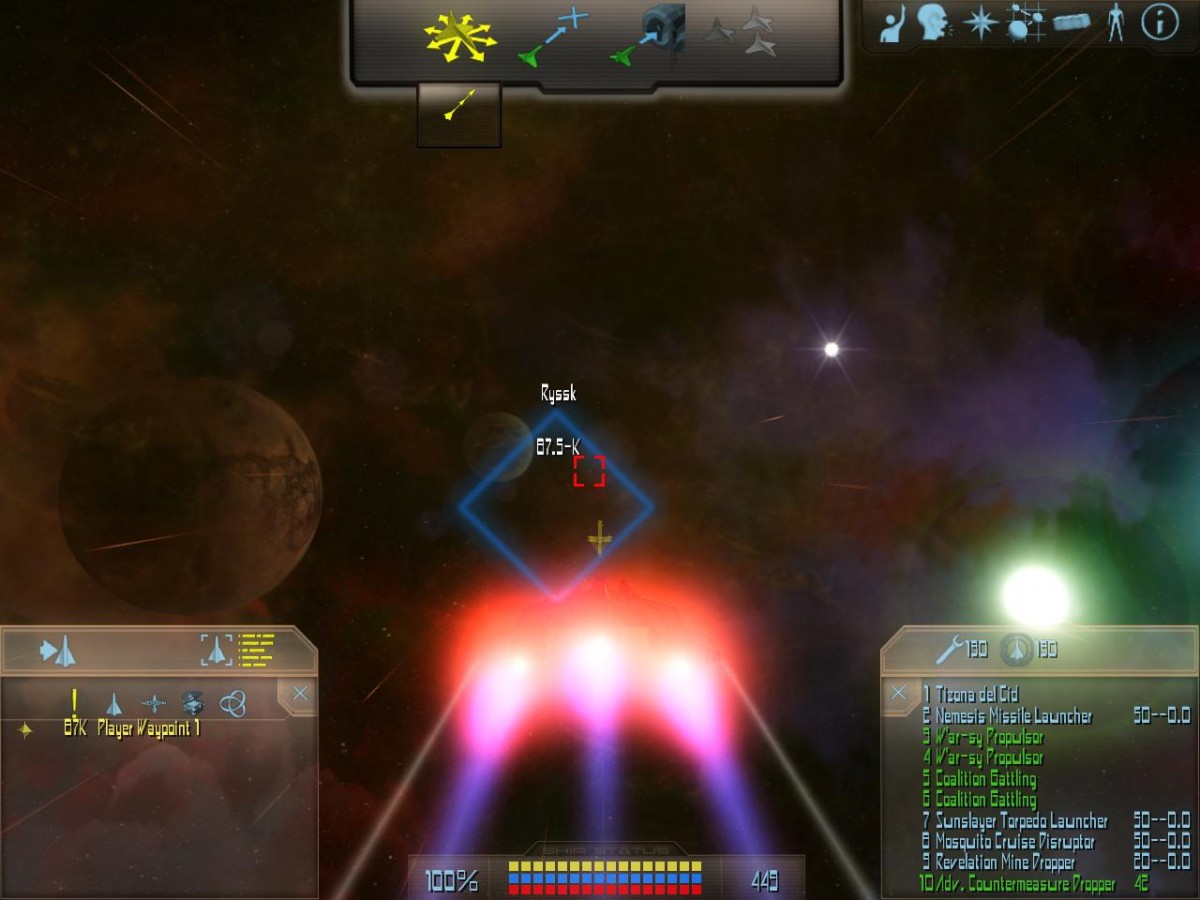Select the yellow free-flight arrows mode
This screenshot has width=1200, height=900.
pos(460,37)
